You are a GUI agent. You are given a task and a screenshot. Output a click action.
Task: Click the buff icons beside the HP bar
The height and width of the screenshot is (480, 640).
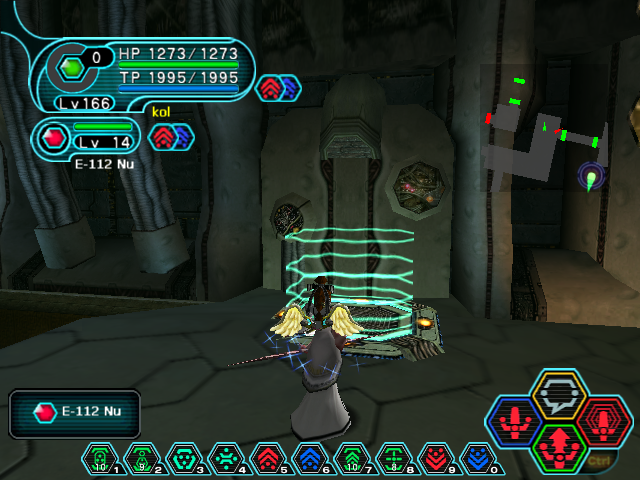(278, 88)
